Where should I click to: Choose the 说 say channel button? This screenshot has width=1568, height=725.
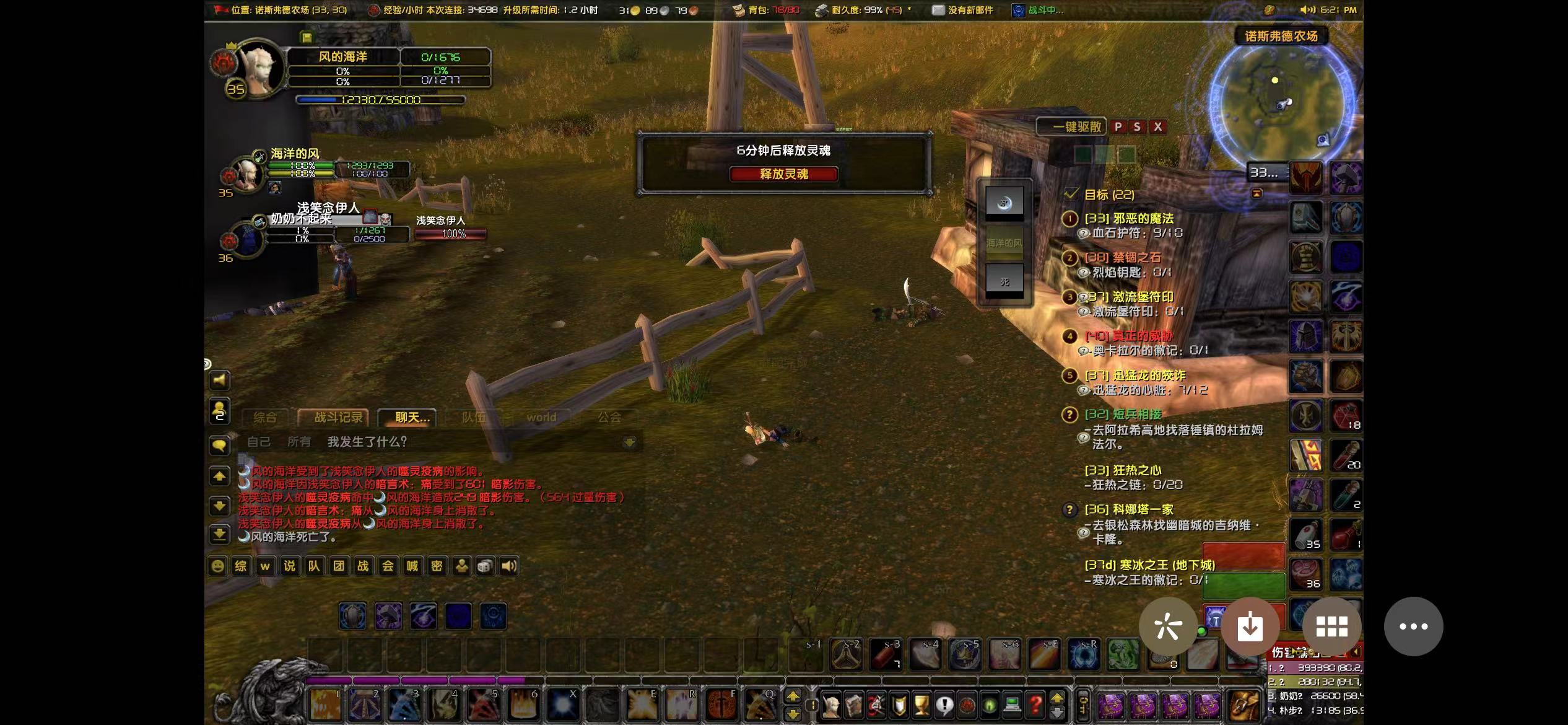click(289, 566)
